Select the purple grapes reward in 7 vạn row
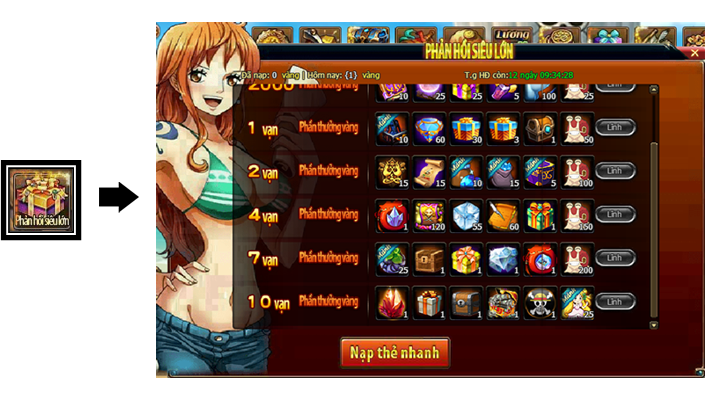The height and width of the screenshot is (400, 705). point(391,258)
